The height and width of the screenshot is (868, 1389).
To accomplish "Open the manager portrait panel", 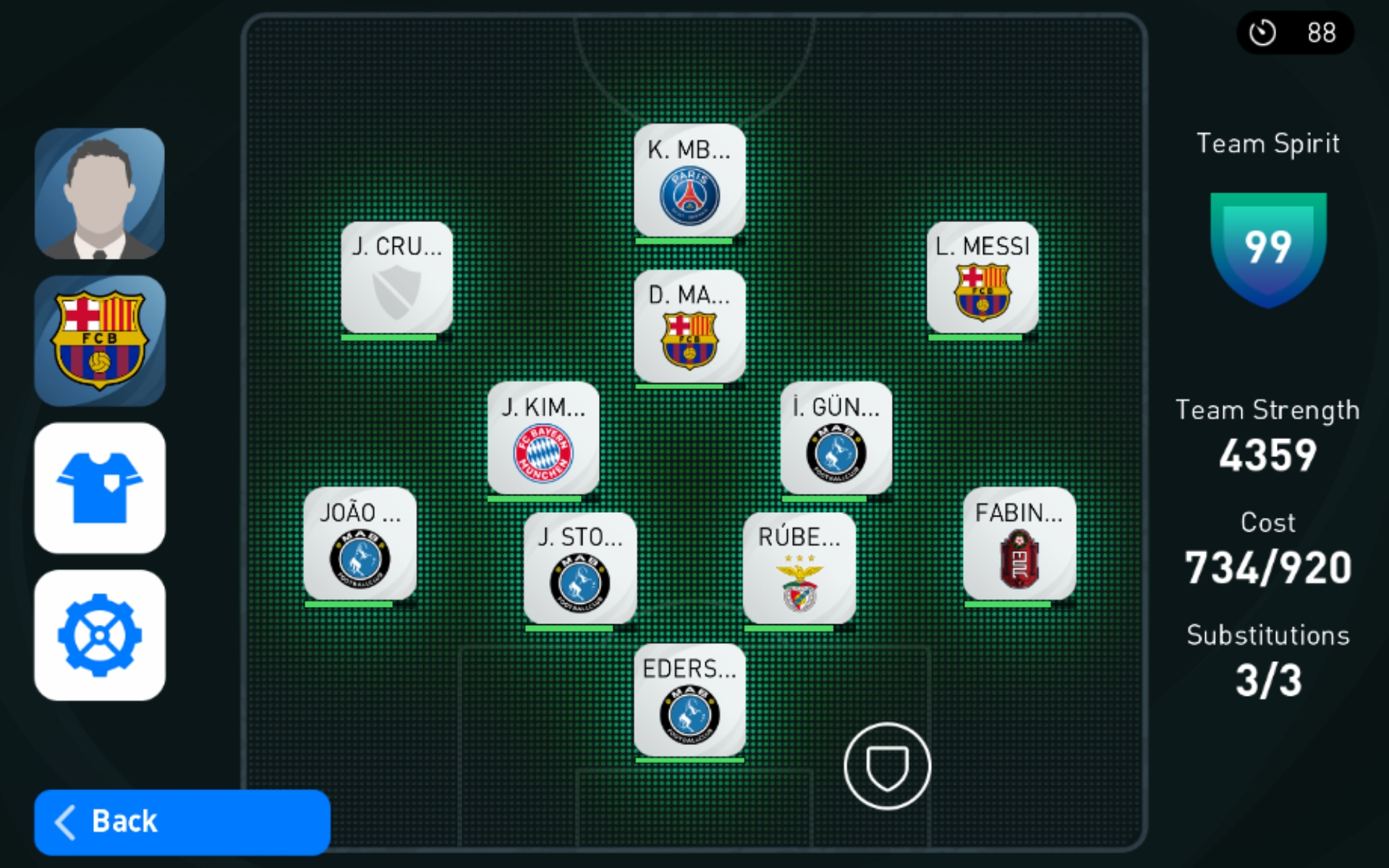I will pyautogui.click(x=100, y=194).
